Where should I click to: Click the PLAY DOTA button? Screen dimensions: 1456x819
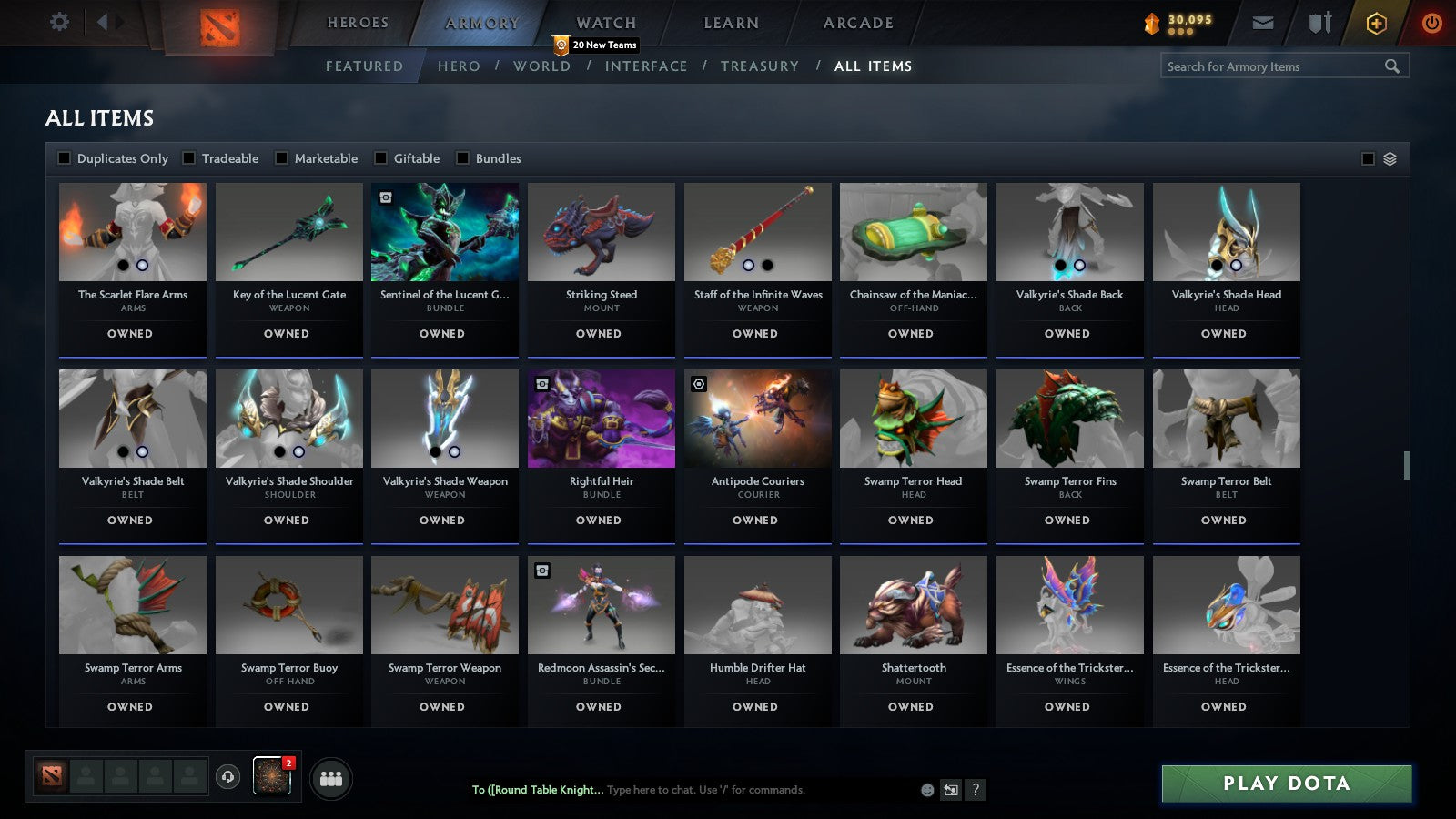click(x=1286, y=783)
